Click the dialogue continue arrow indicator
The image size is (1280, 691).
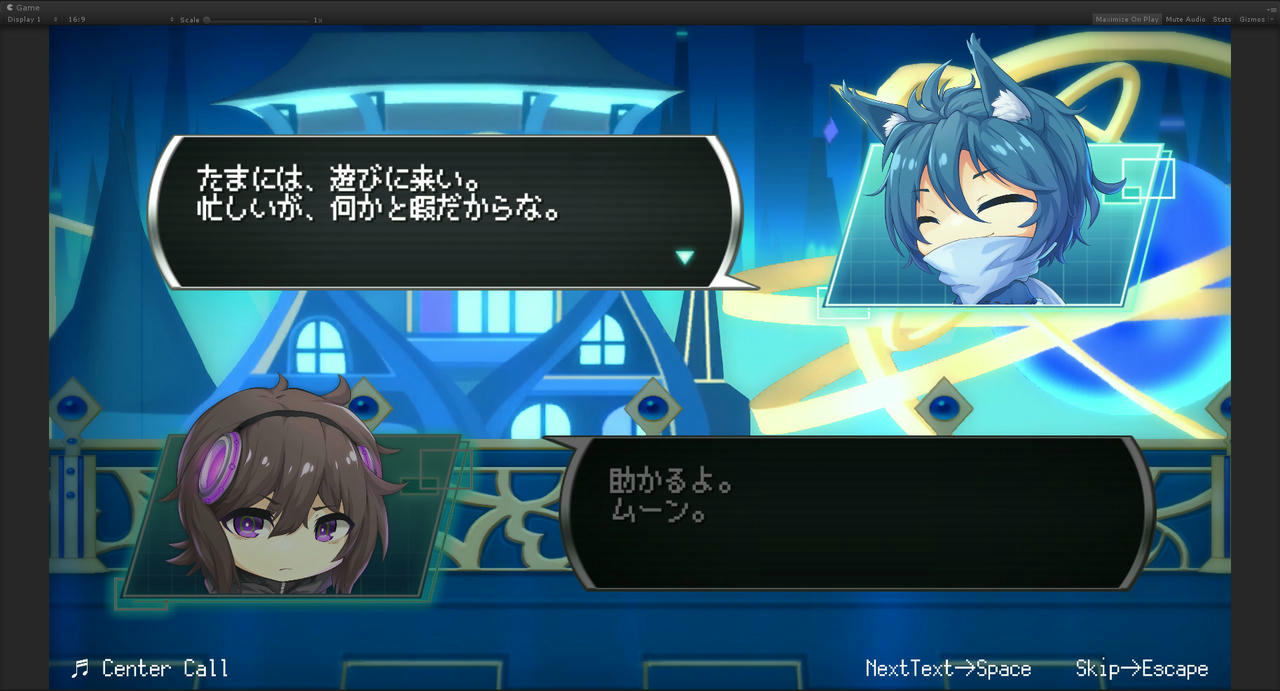tap(684, 257)
